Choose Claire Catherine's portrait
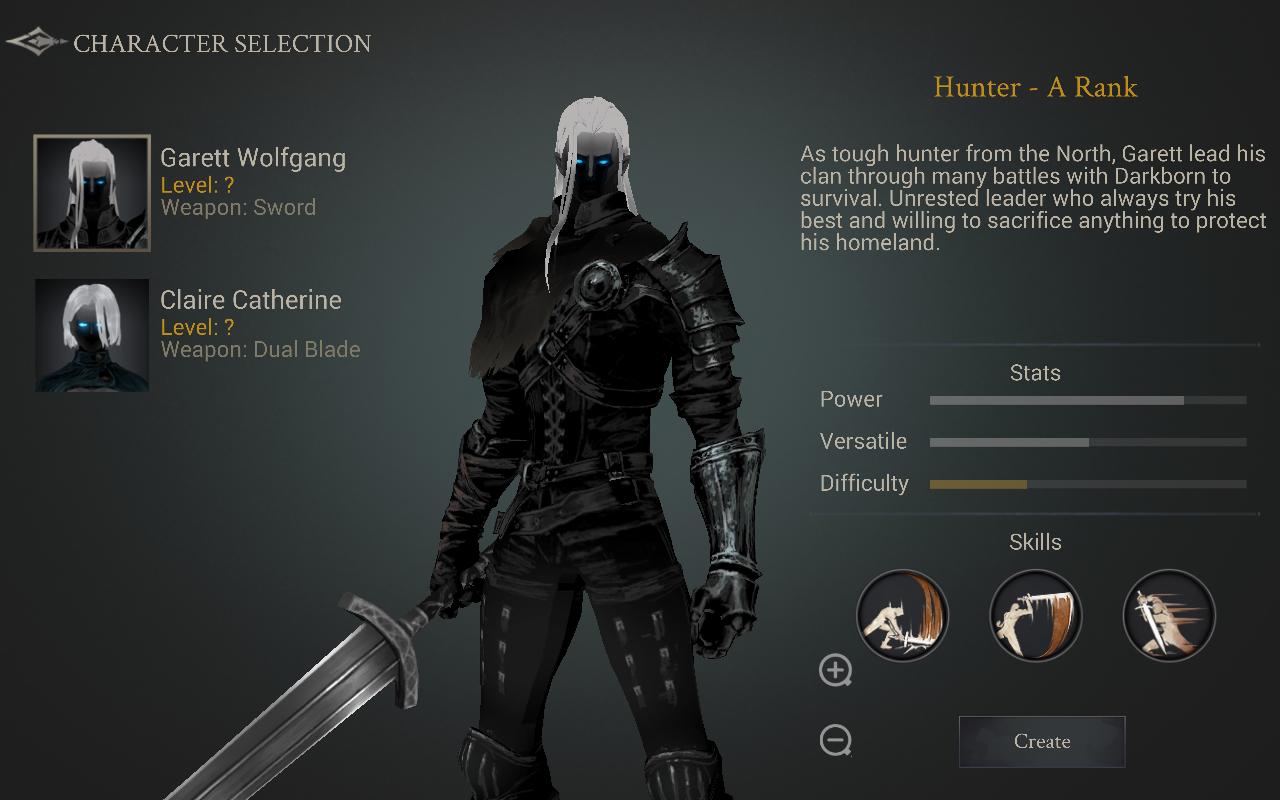Viewport: 1280px width, 800px height. click(x=92, y=335)
